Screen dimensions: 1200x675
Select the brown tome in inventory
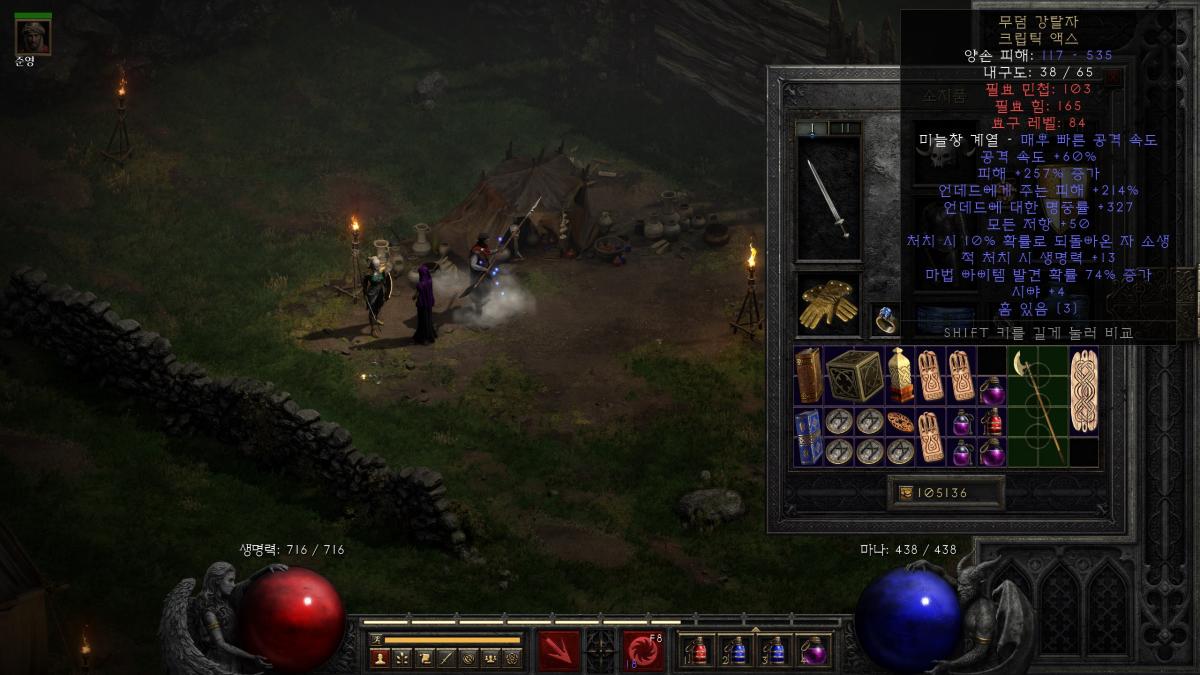point(809,375)
